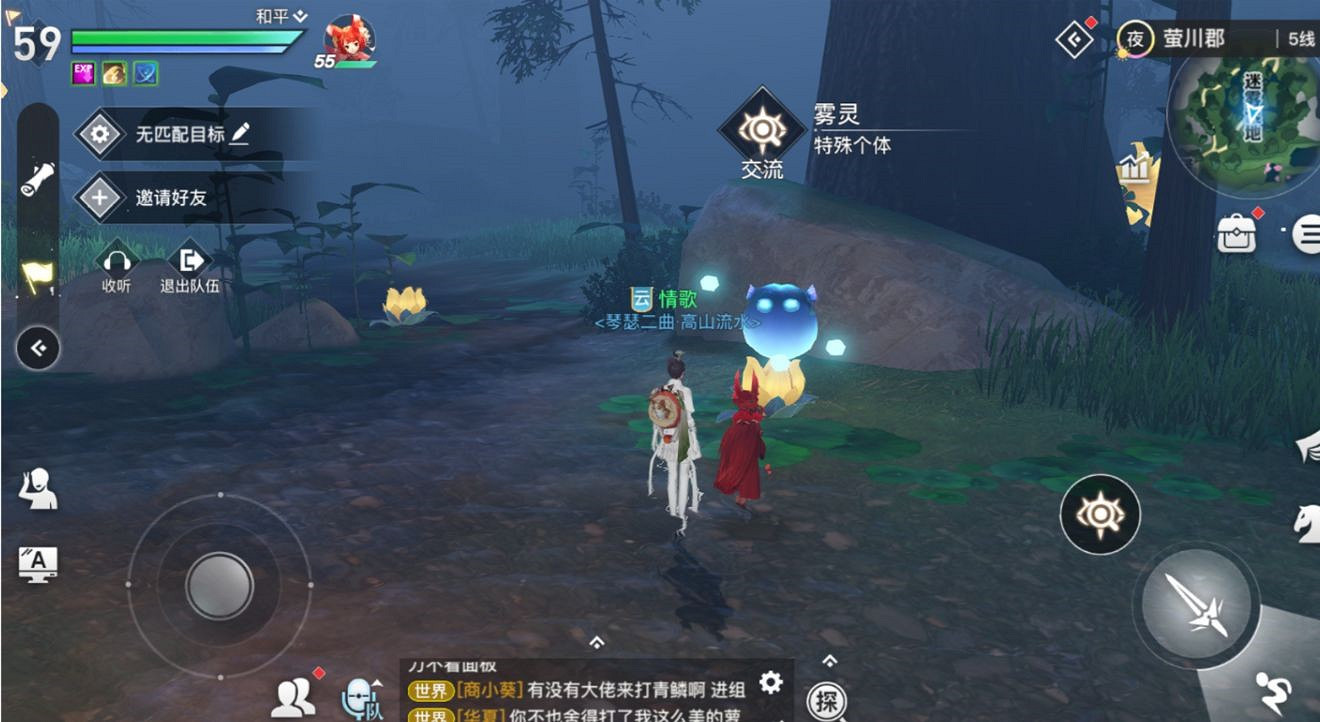
Task: Open the stats chart icon below the minimap
Action: tap(1135, 168)
